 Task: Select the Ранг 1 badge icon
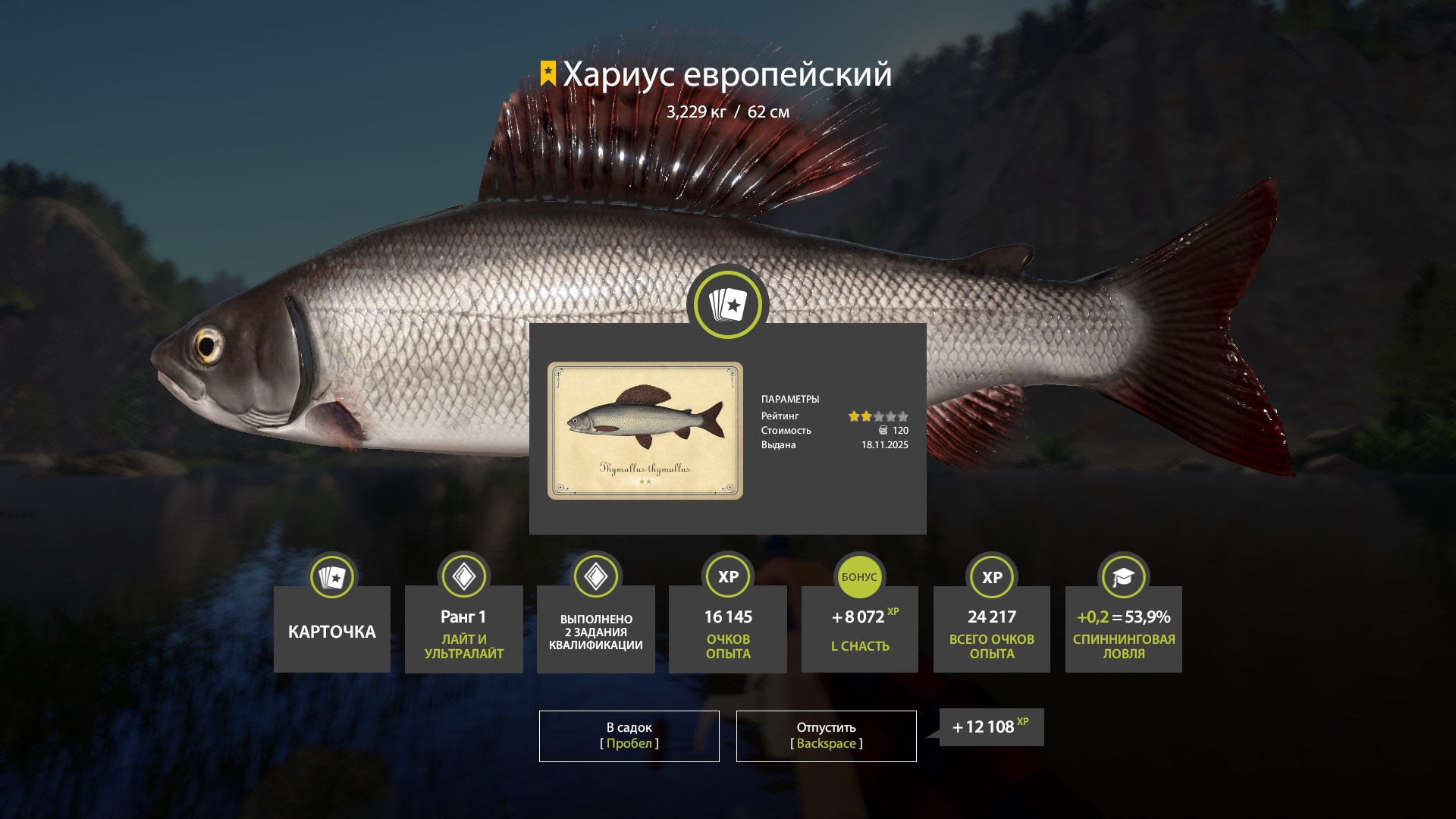[x=463, y=576]
